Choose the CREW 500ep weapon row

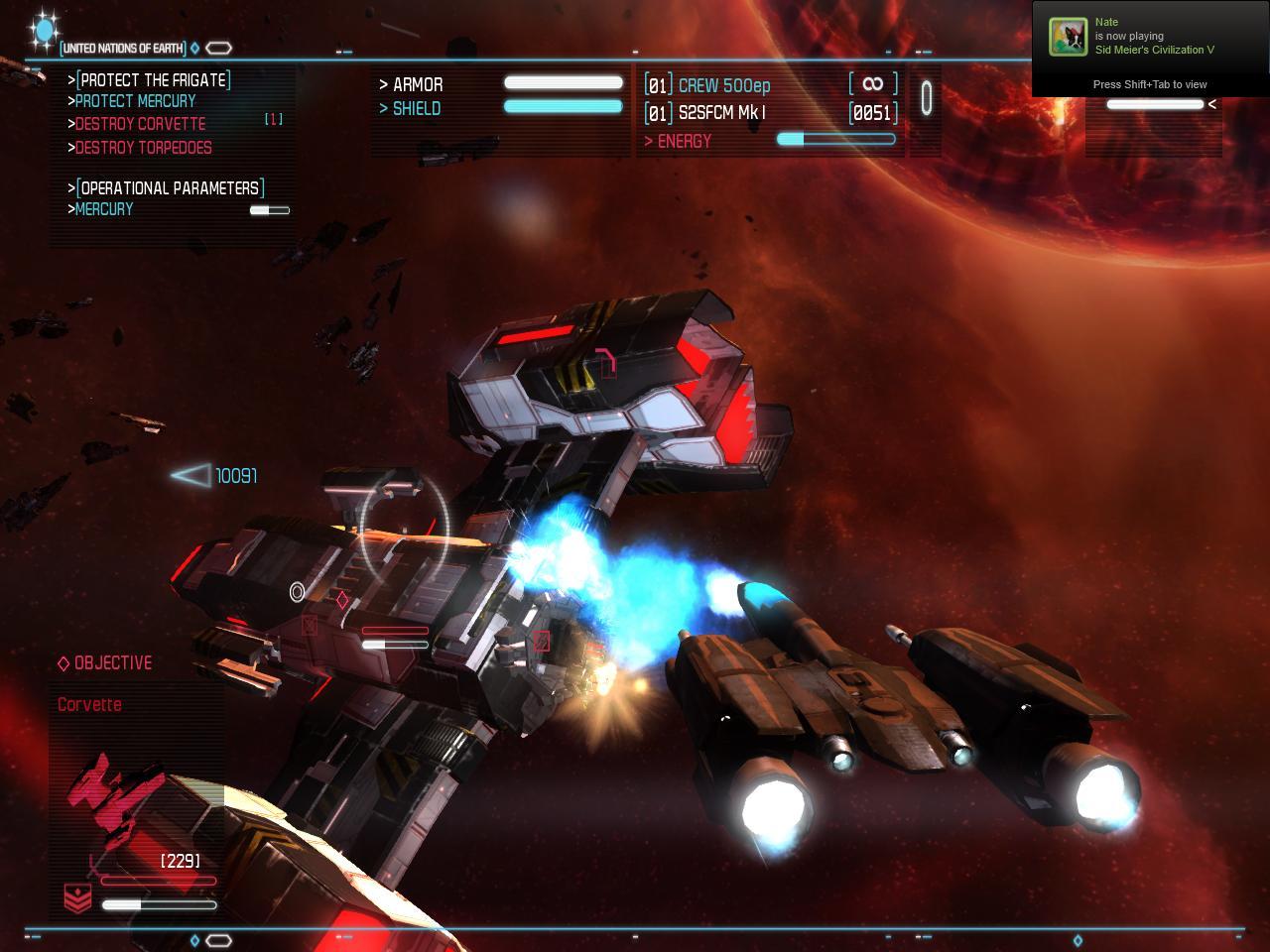[x=723, y=85]
